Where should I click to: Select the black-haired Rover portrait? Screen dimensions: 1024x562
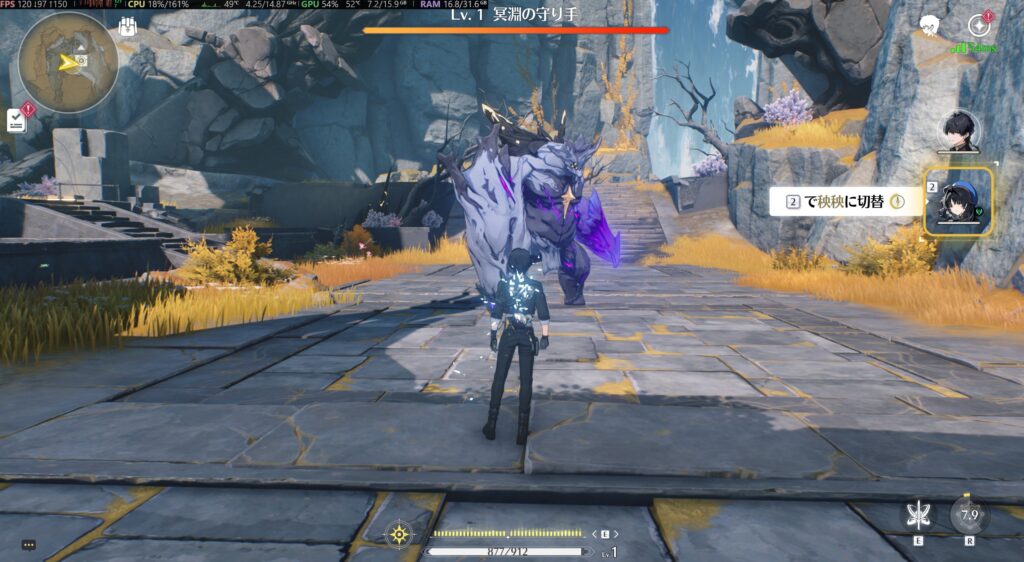coord(958,130)
